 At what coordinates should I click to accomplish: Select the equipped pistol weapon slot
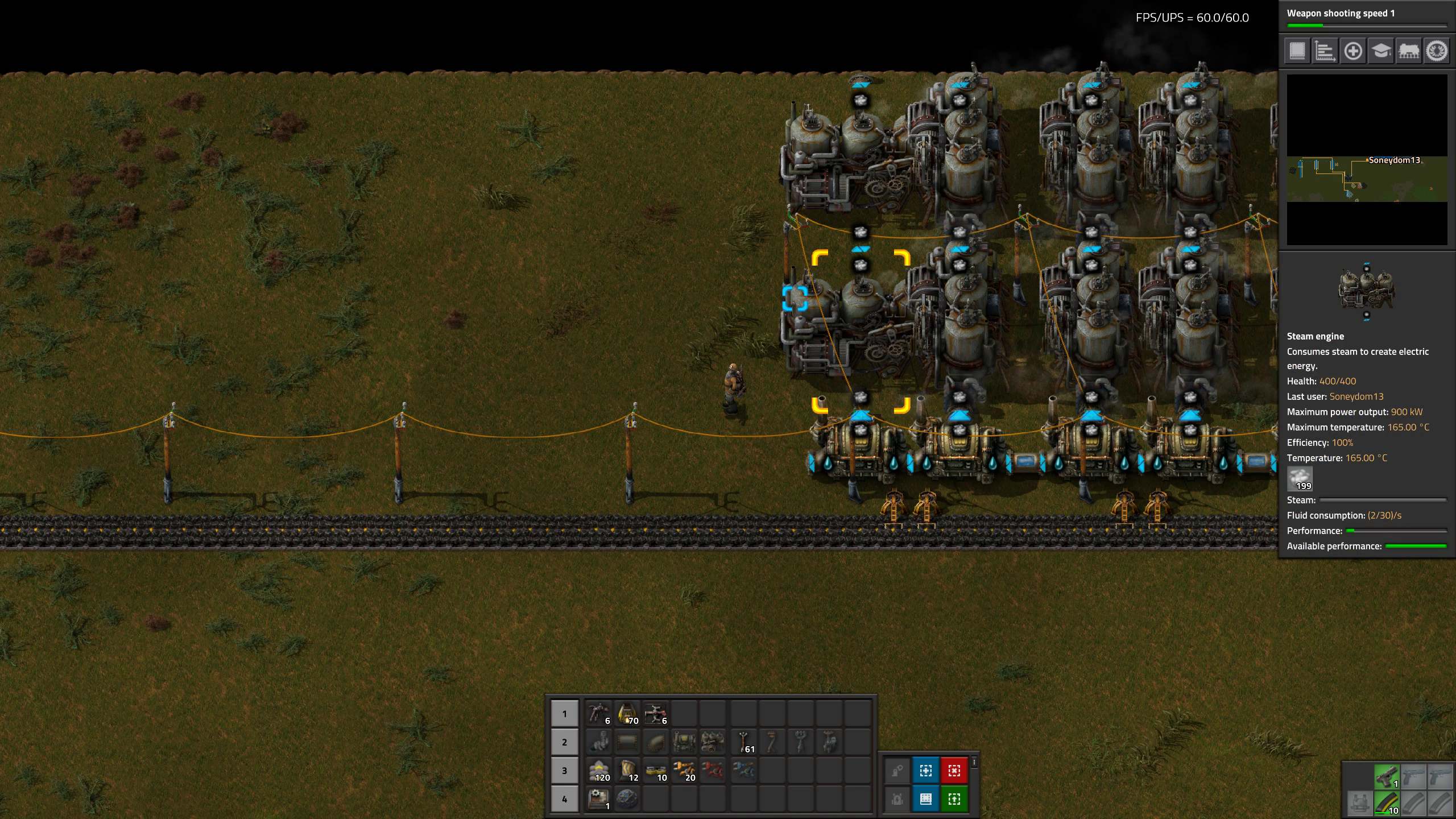click(1386, 776)
